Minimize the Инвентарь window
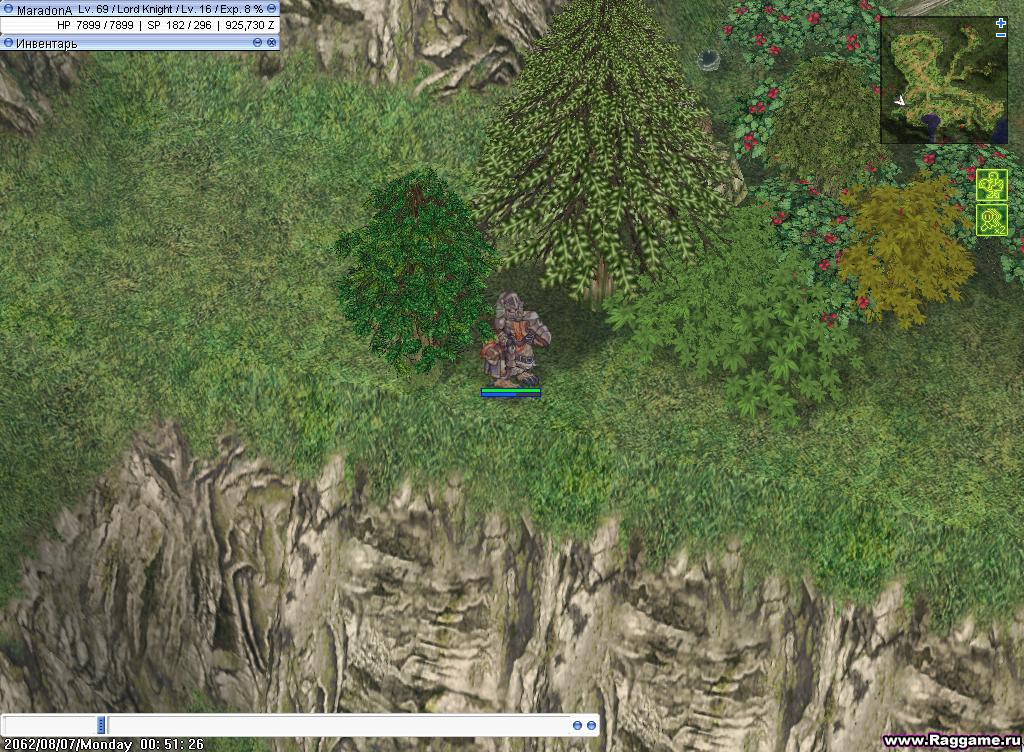1024x752 pixels. [x=258, y=43]
